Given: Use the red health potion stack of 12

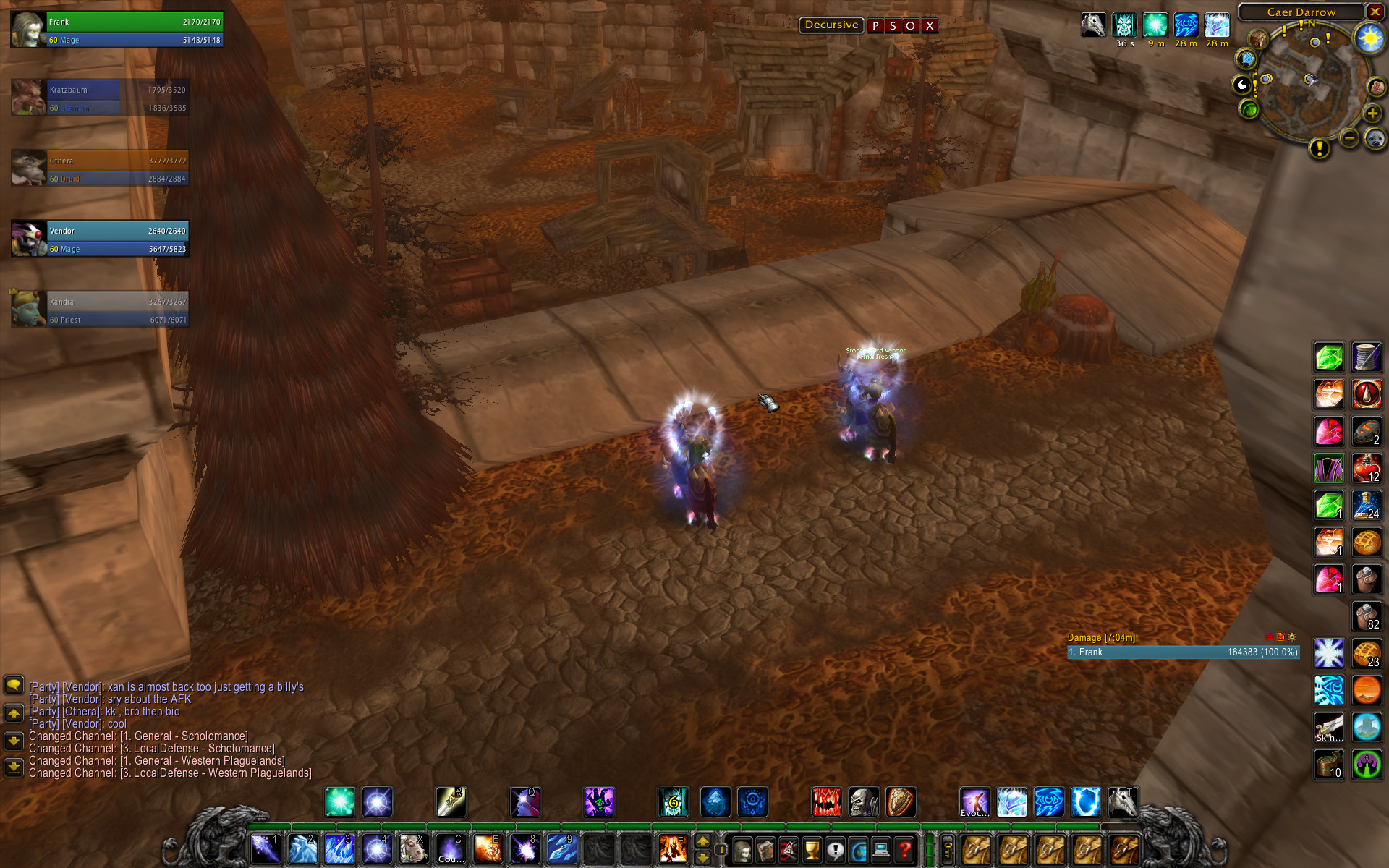Looking at the screenshot, I should (1367, 469).
